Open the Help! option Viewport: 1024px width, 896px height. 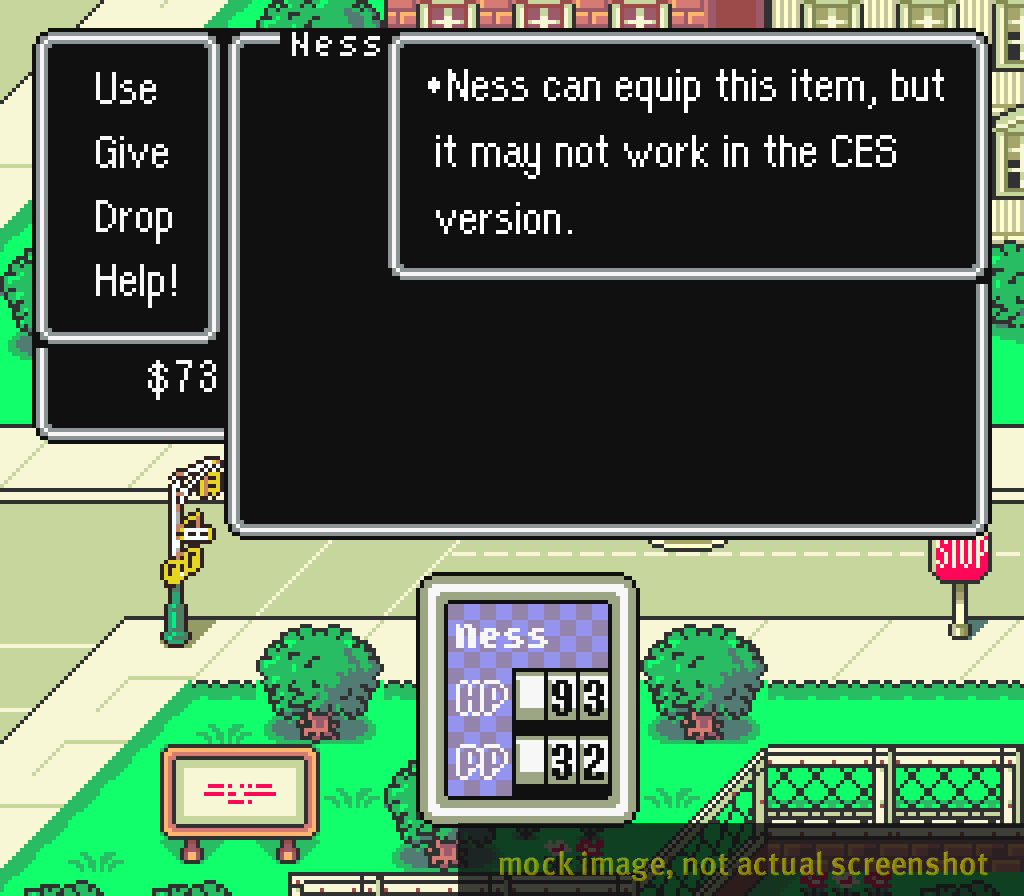(136, 281)
